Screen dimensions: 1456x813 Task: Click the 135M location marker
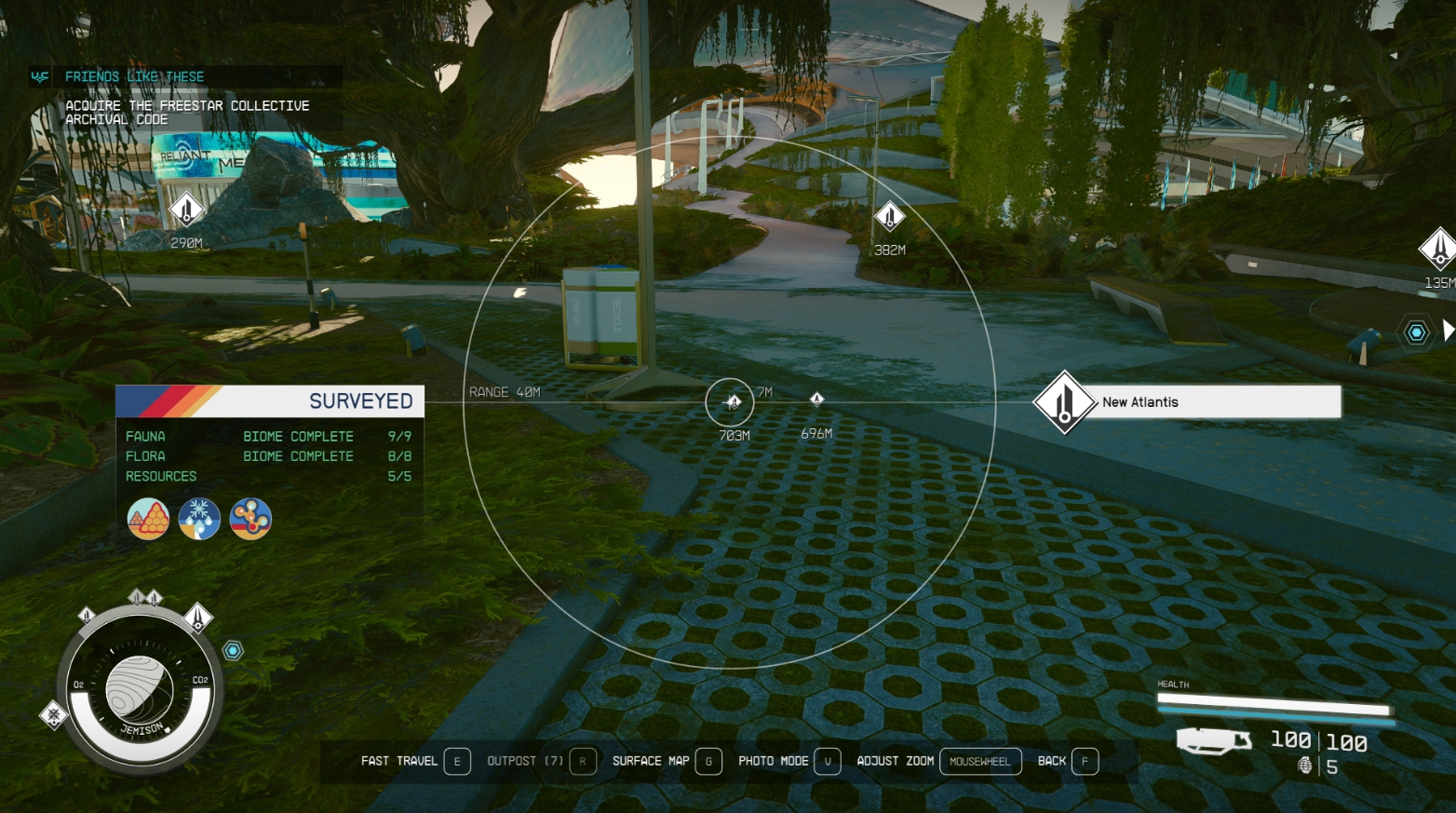pos(1437,249)
